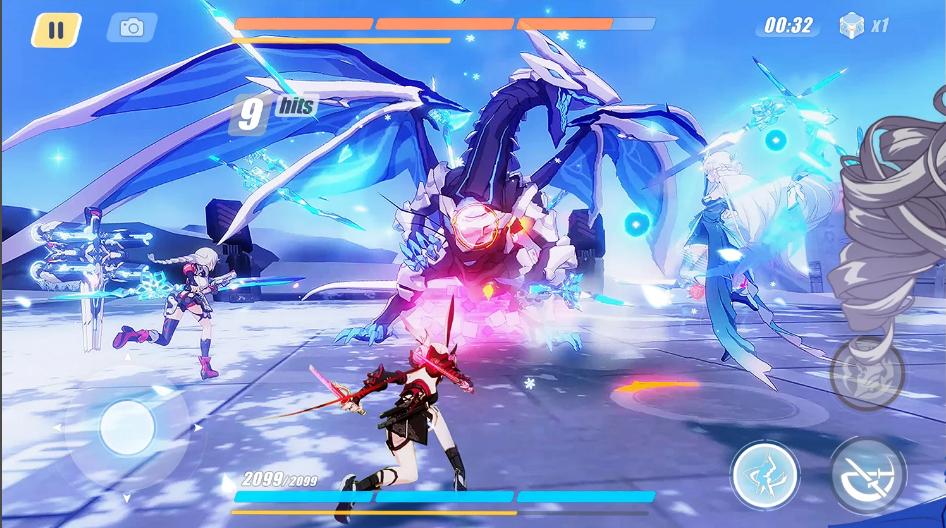Use the crossed-swords basic attack button
This screenshot has height=528, width=946.
[868, 472]
